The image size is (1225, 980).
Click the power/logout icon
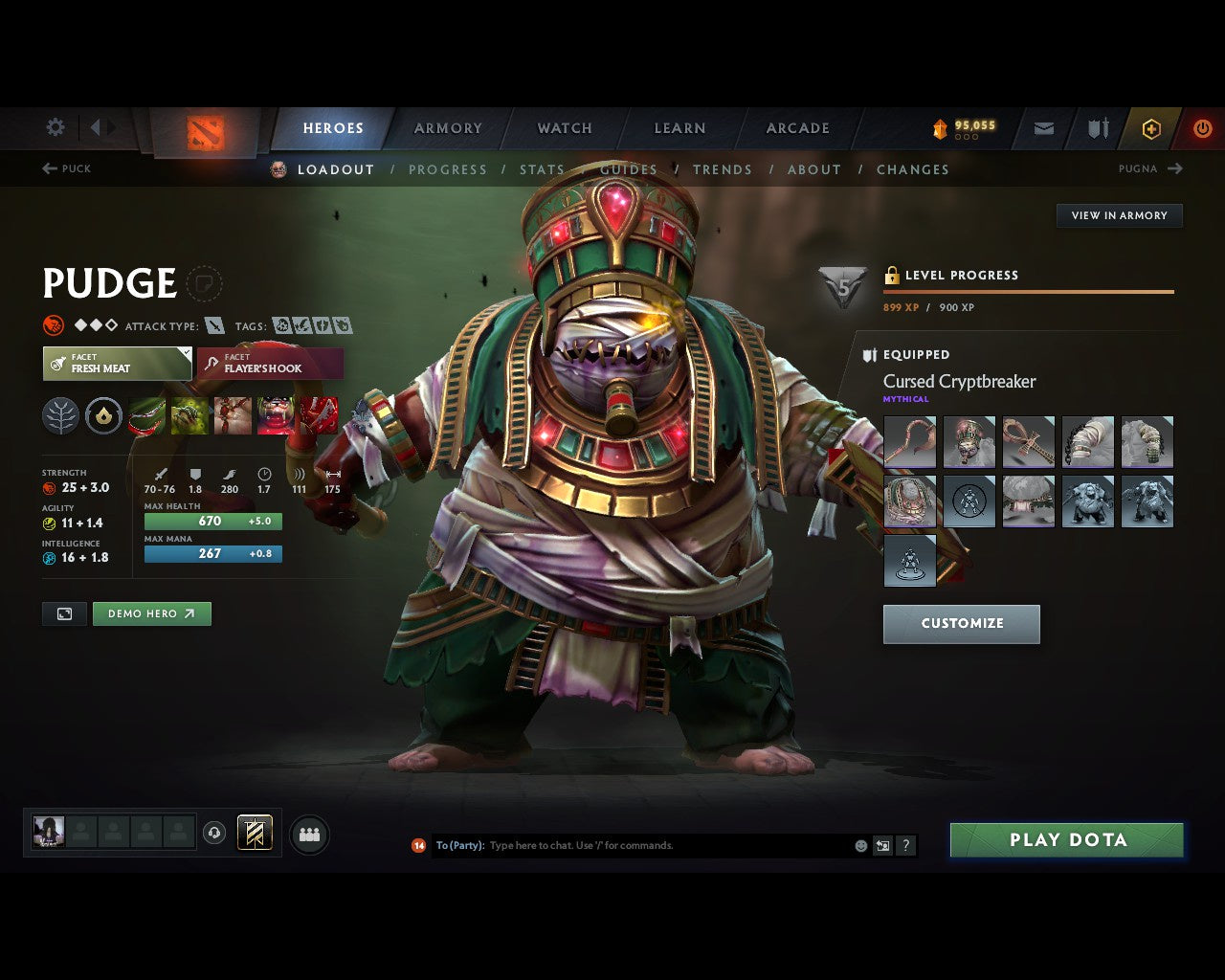pyautogui.click(x=1202, y=128)
